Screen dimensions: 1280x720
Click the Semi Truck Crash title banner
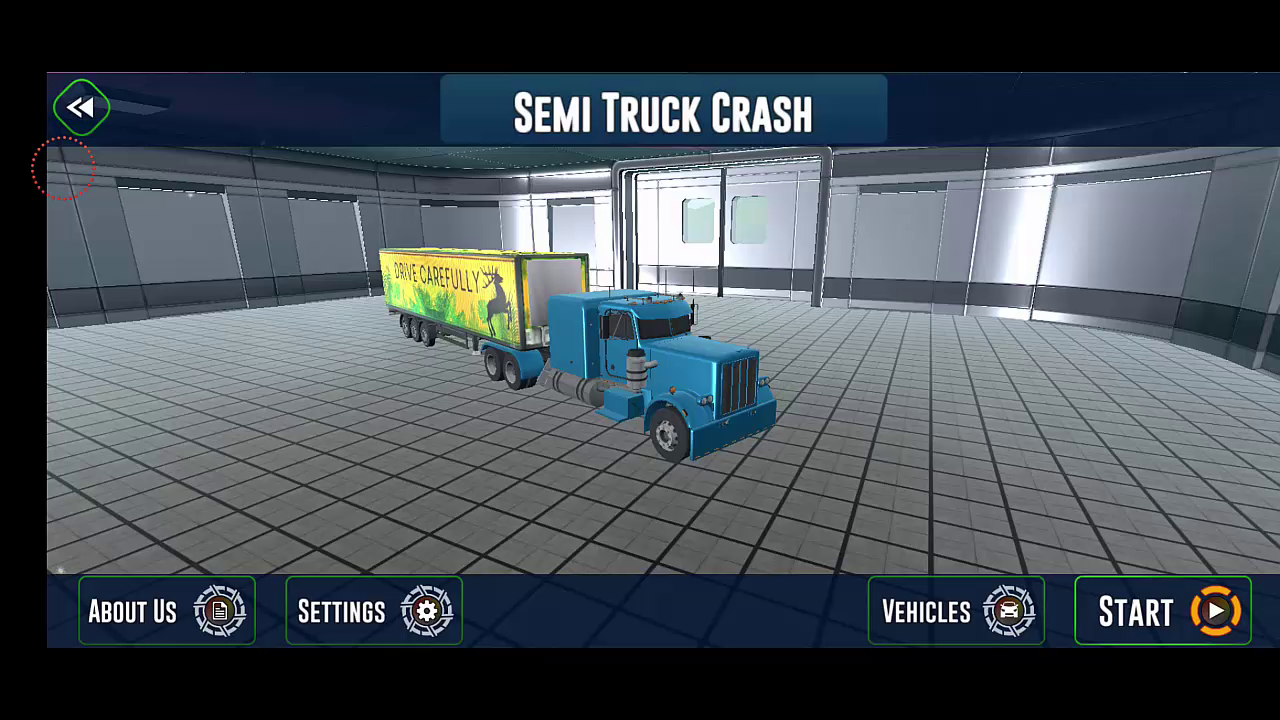(x=663, y=112)
